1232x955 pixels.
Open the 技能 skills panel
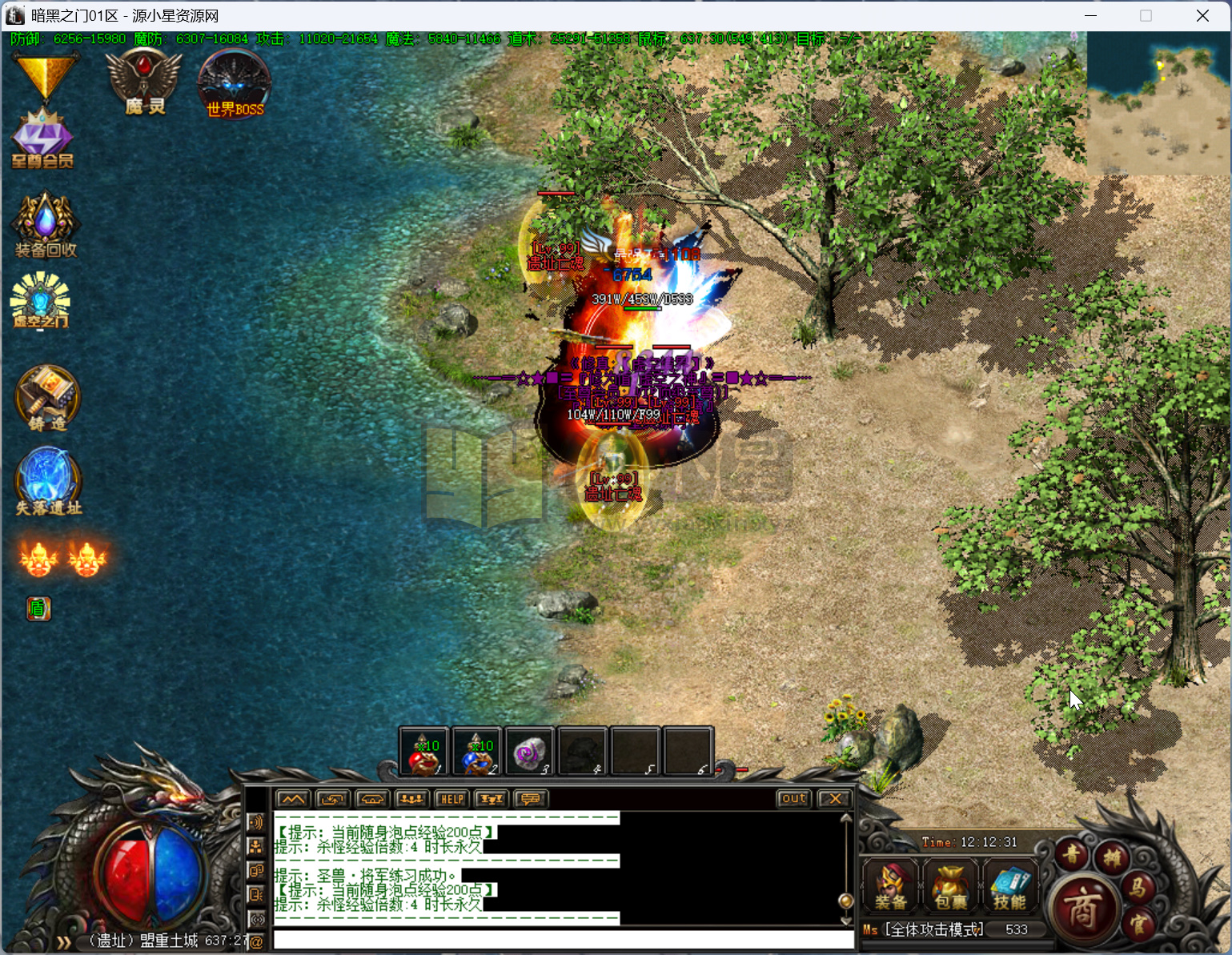pyautogui.click(x=1009, y=887)
